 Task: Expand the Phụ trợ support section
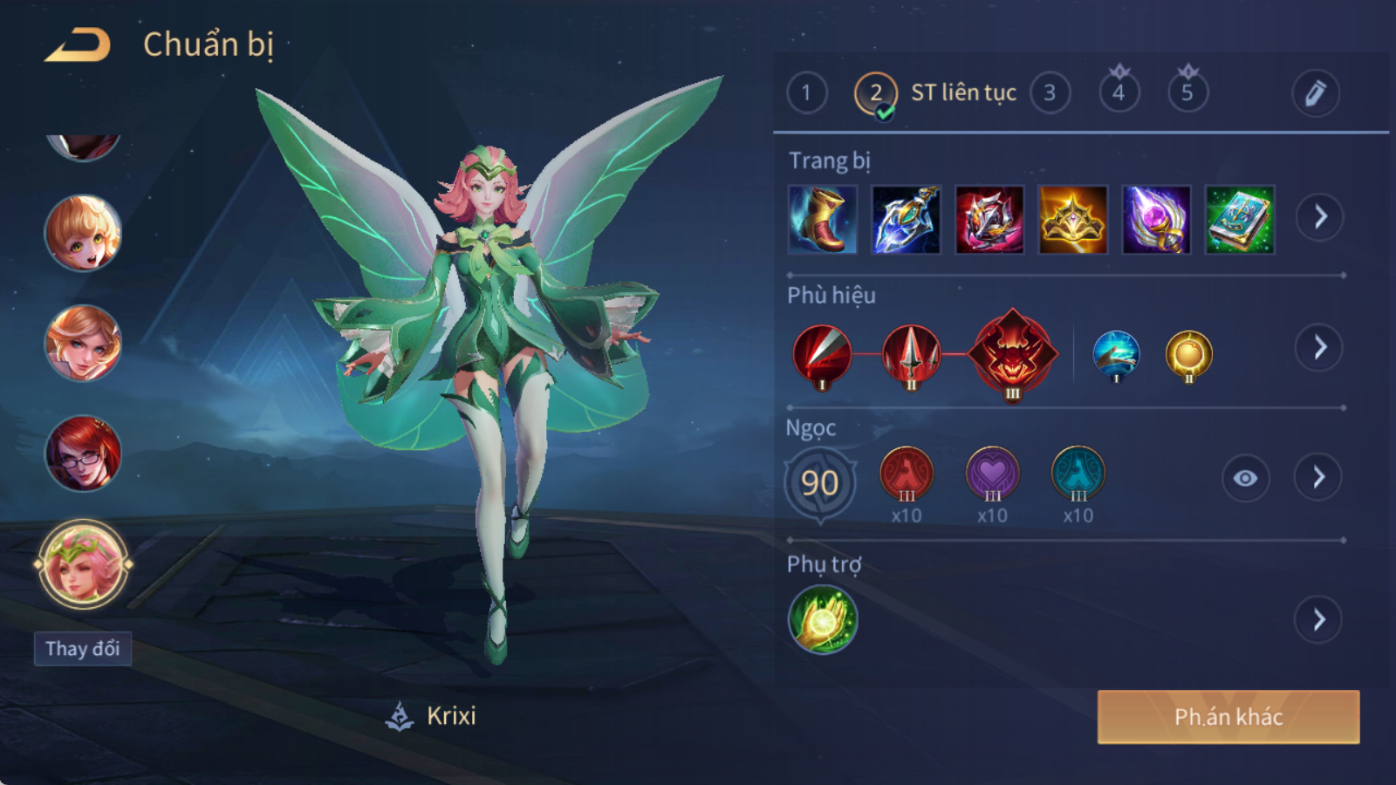(1320, 620)
